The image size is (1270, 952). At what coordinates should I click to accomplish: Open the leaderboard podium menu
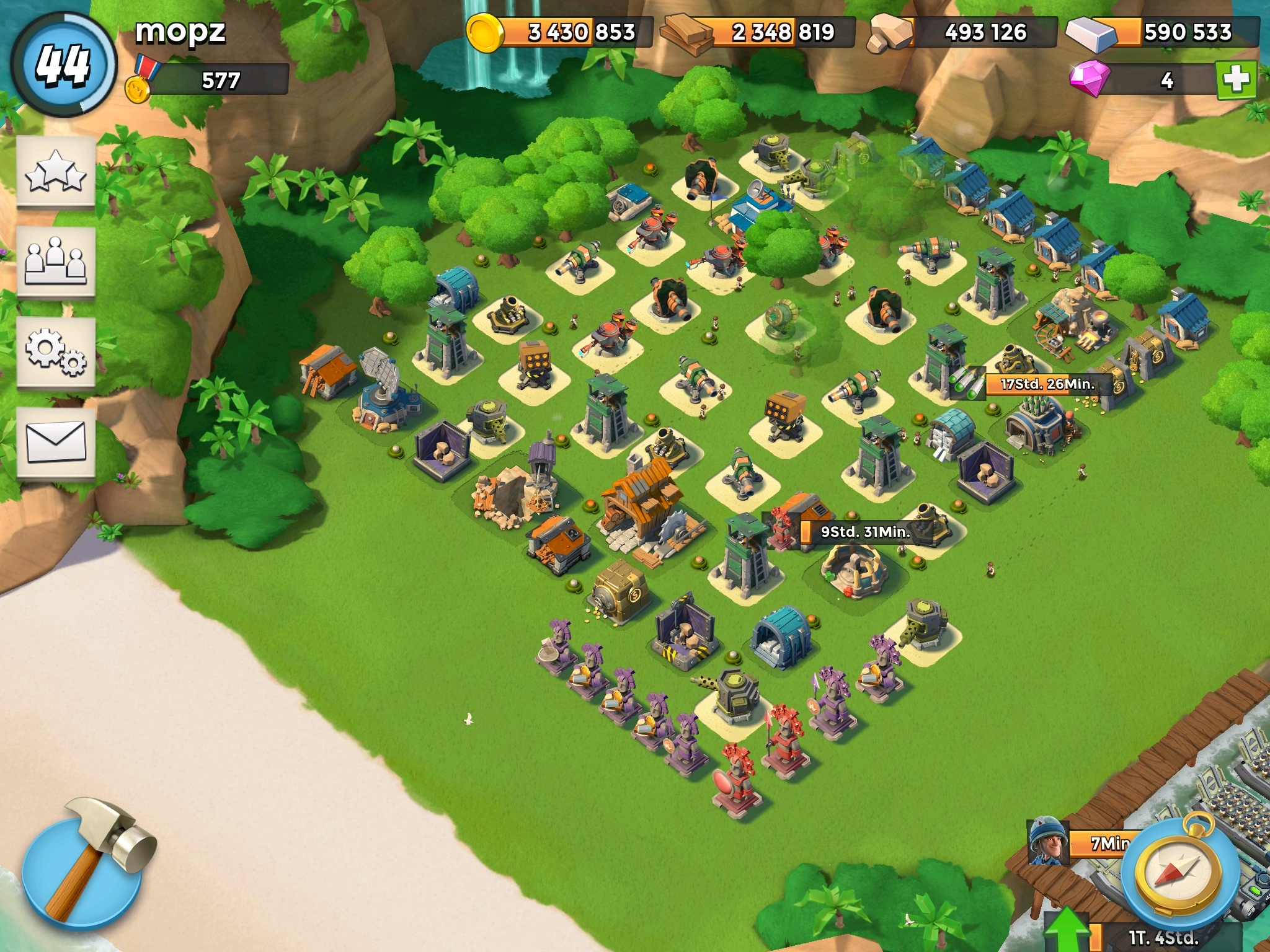(x=56, y=263)
